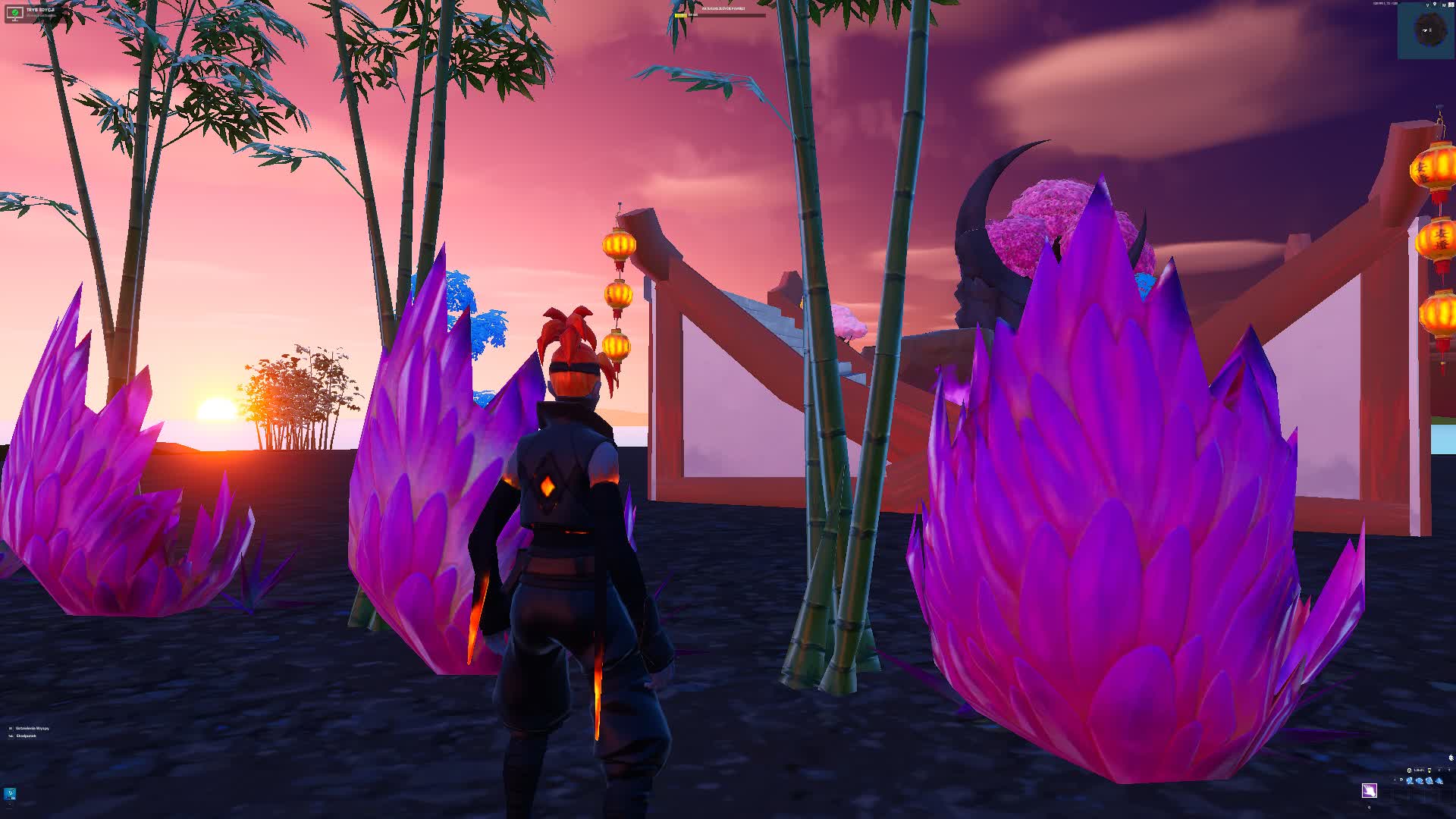Open Ekwipunek from the hint list

(x=26, y=736)
